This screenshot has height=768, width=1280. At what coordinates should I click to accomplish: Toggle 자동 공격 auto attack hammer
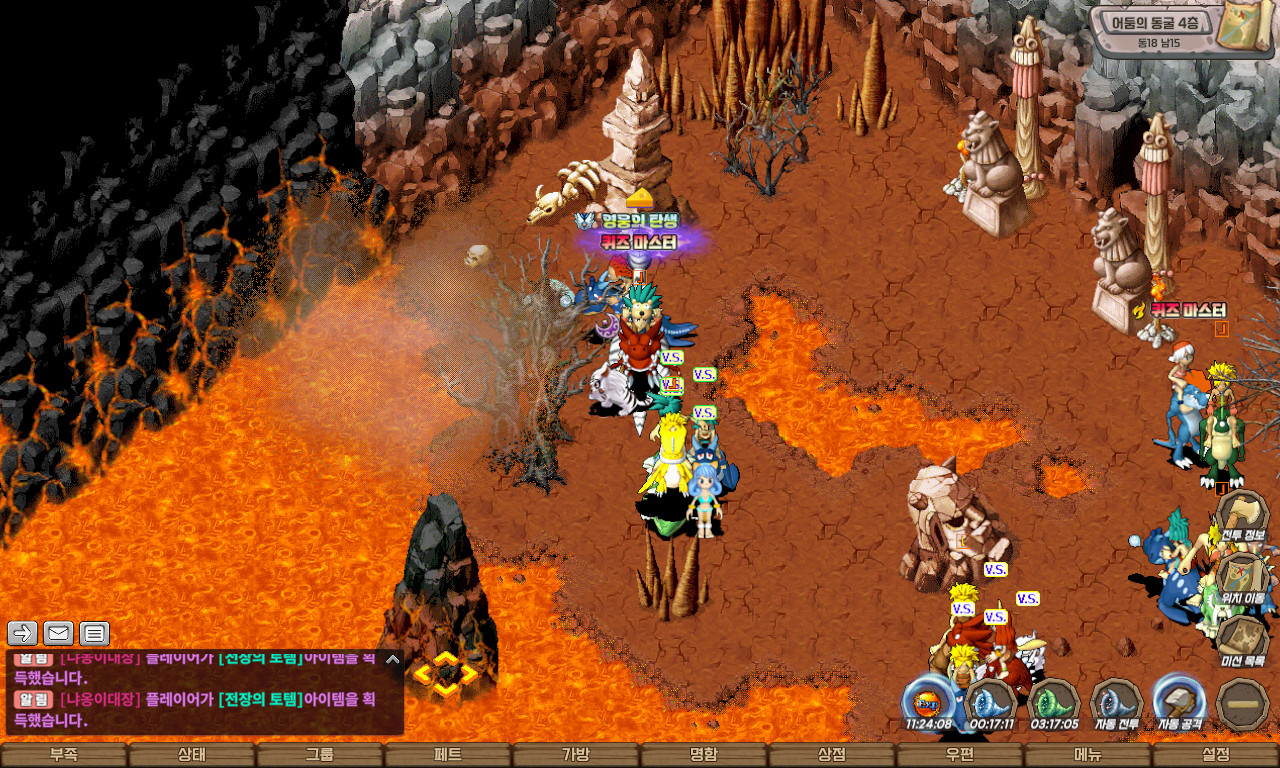click(1179, 702)
